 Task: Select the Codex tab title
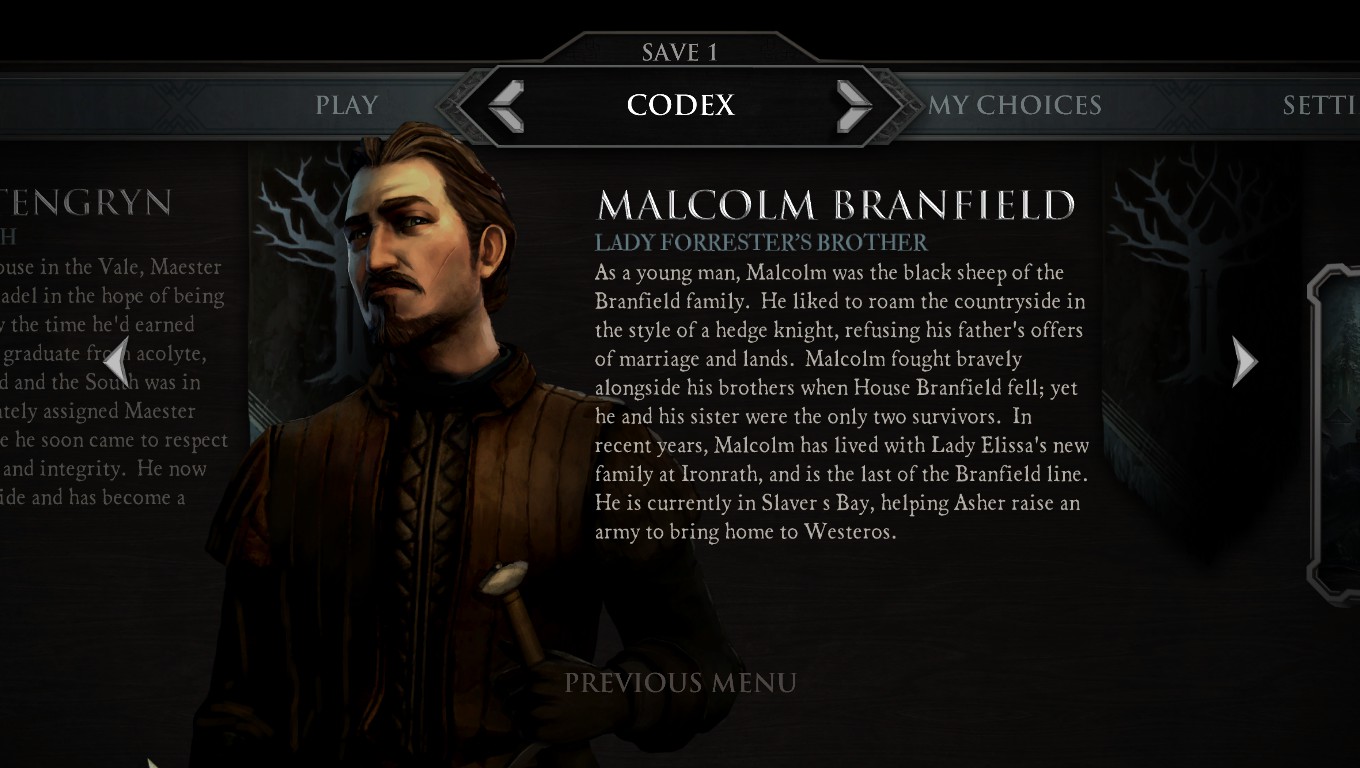point(680,105)
